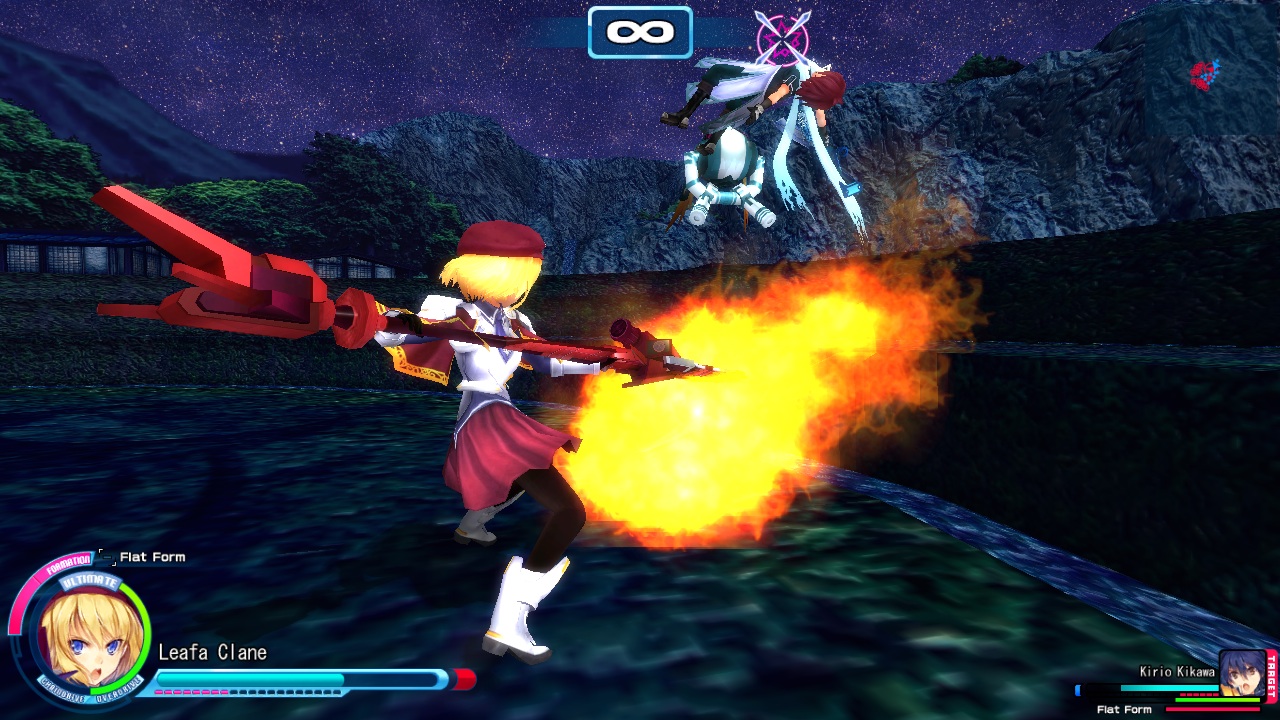
Task: Click the blue icon beside Kirio's health bar
Action: click(x=1078, y=690)
